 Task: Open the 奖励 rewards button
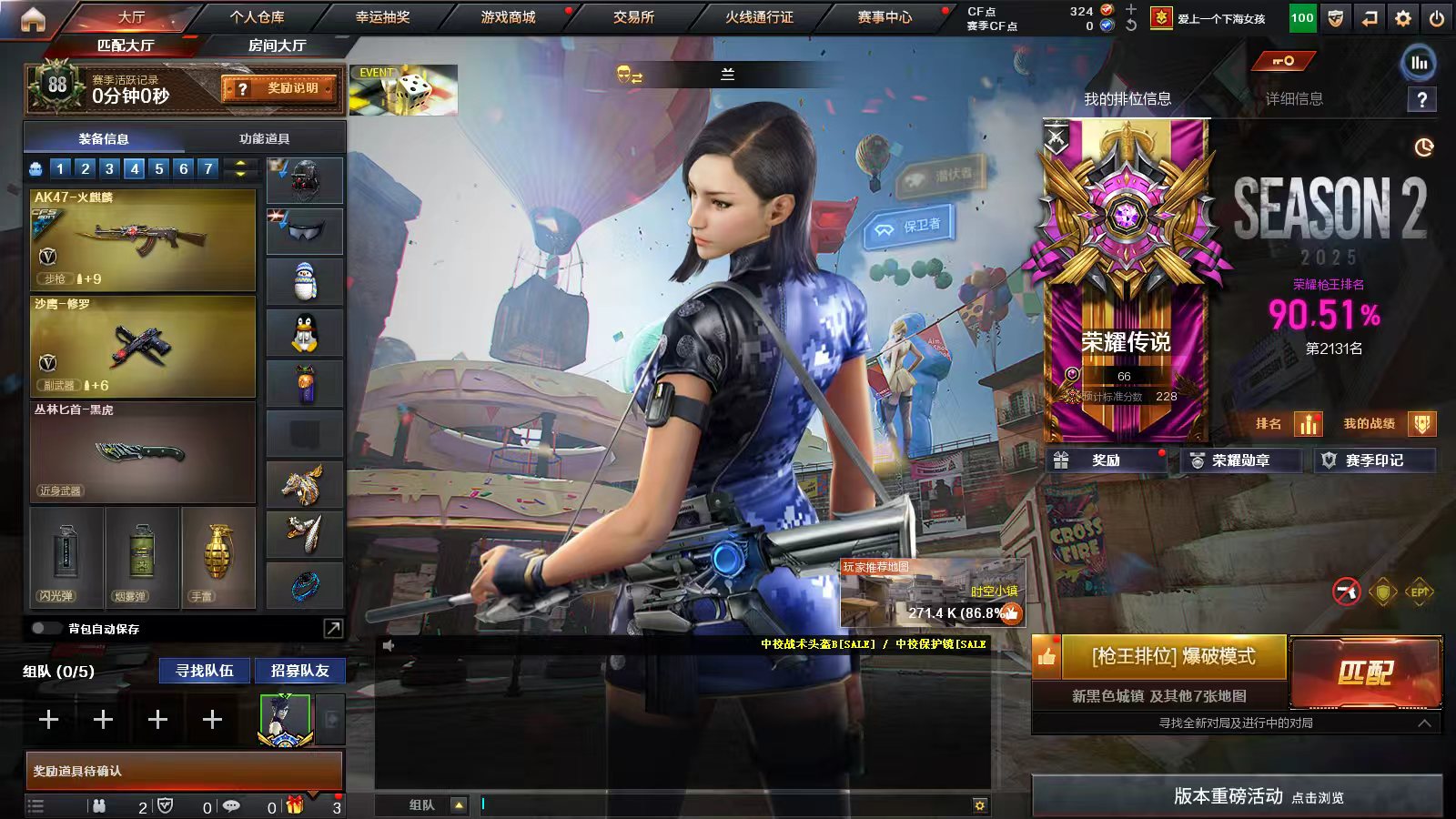pyautogui.click(x=1106, y=460)
